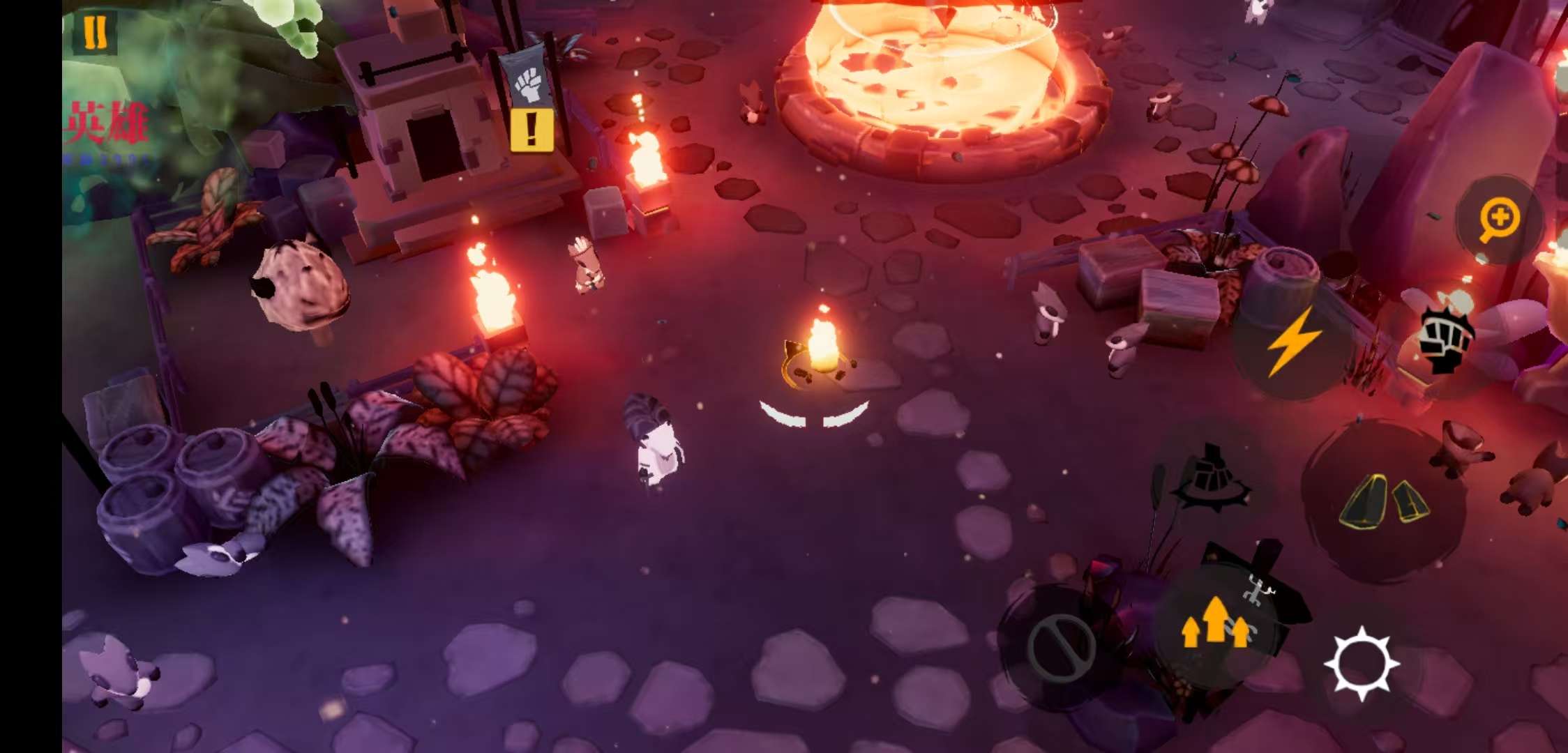
Task: Tap the white sun-shaped spiky ring icon
Action: click(x=1362, y=664)
